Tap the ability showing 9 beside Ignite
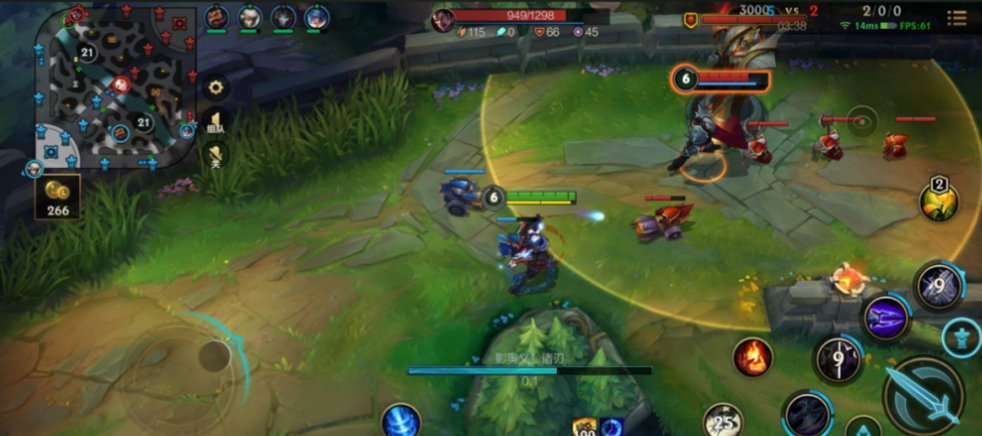Image resolution: width=982 pixels, height=436 pixels. click(x=838, y=359)
